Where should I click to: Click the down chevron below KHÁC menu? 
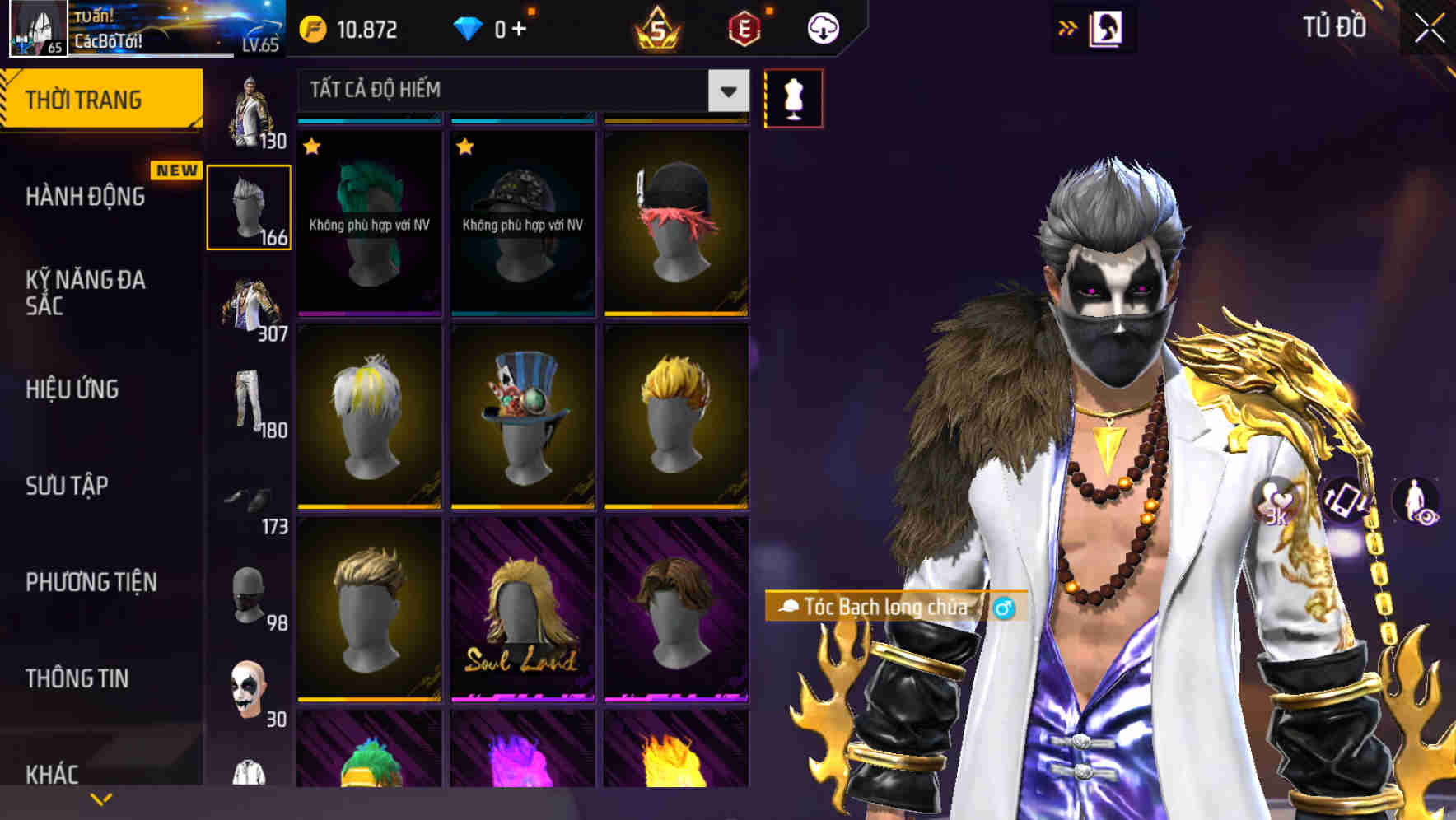coord(99,799)
